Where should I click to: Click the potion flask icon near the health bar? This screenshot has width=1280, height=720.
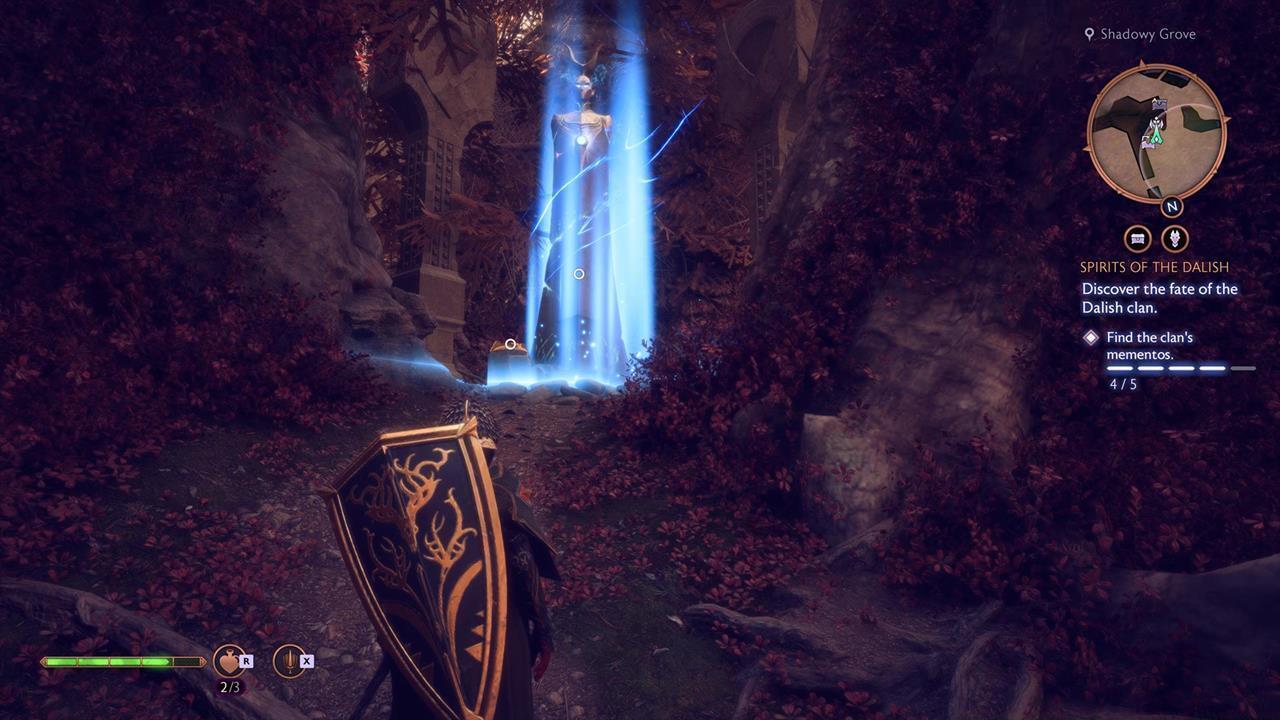click(x=229, y=661)
